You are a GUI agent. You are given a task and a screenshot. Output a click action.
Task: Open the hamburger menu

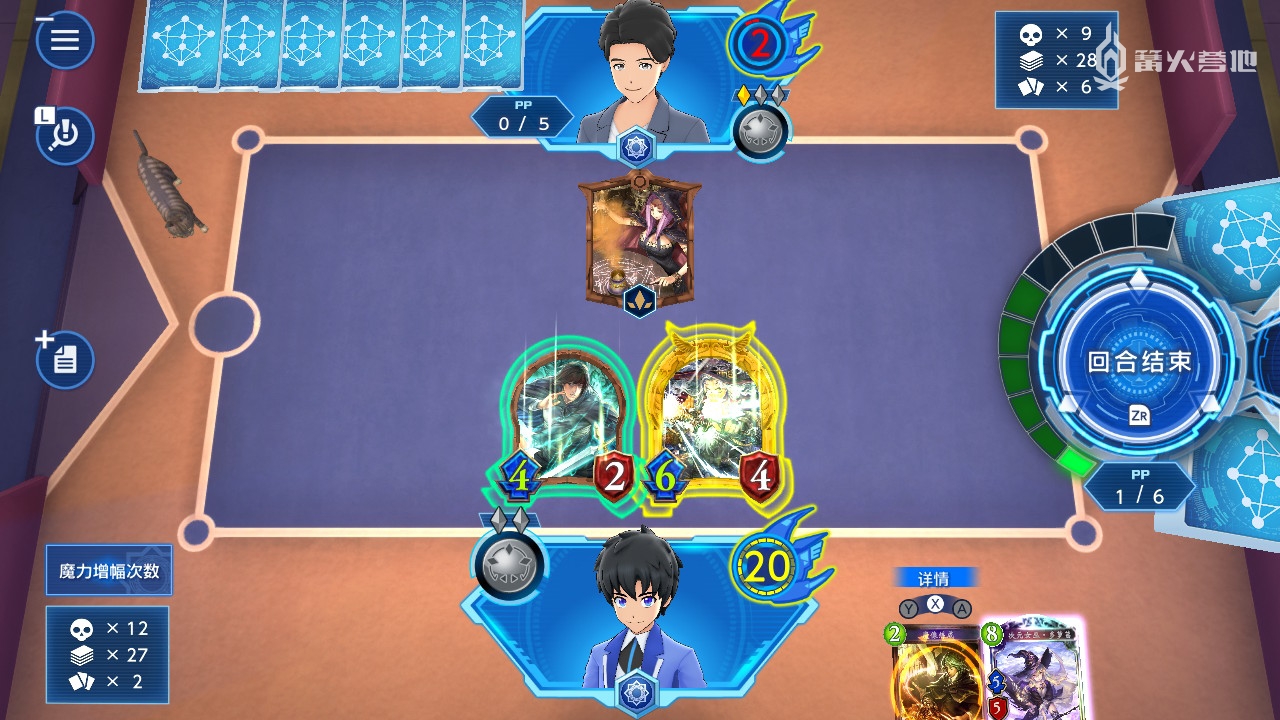tap(65, 40)
